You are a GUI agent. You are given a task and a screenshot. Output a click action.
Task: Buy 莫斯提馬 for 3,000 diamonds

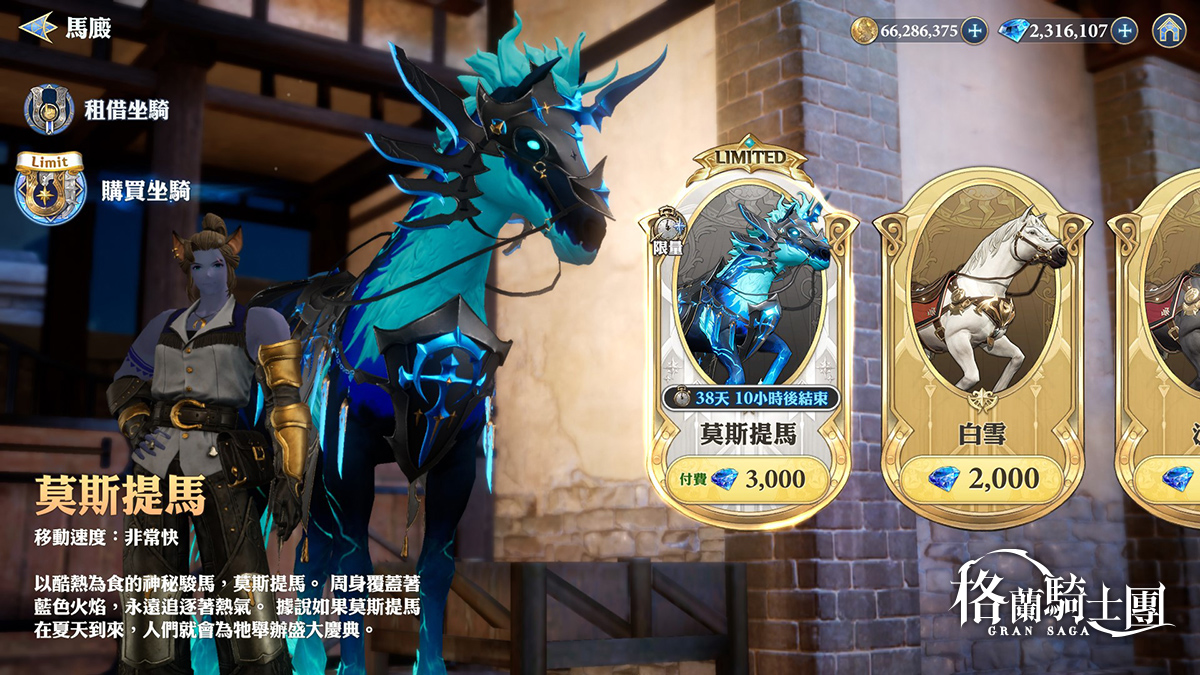coord(750,479)
